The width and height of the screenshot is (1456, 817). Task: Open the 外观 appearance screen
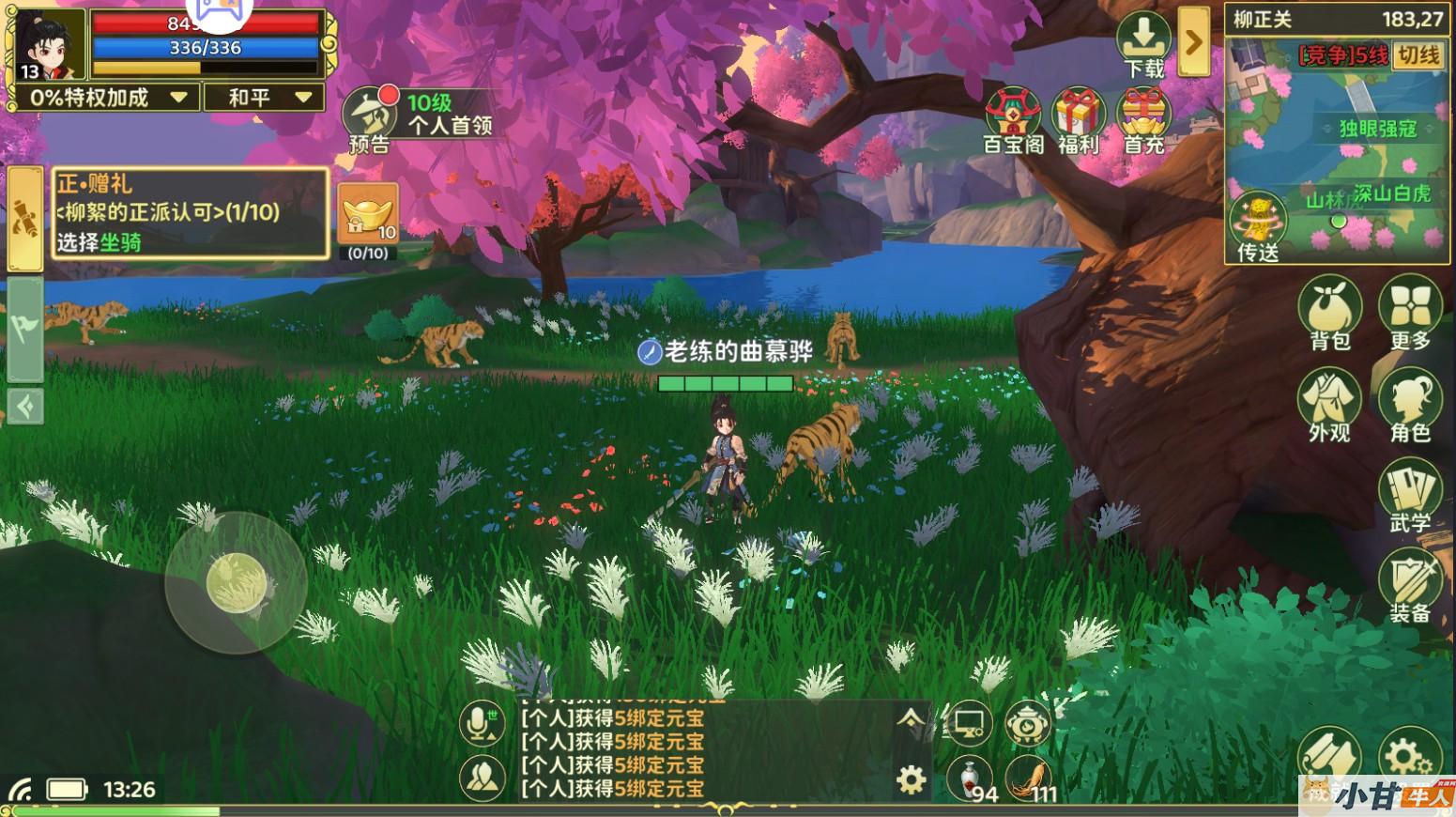[x=1329, y=405]
